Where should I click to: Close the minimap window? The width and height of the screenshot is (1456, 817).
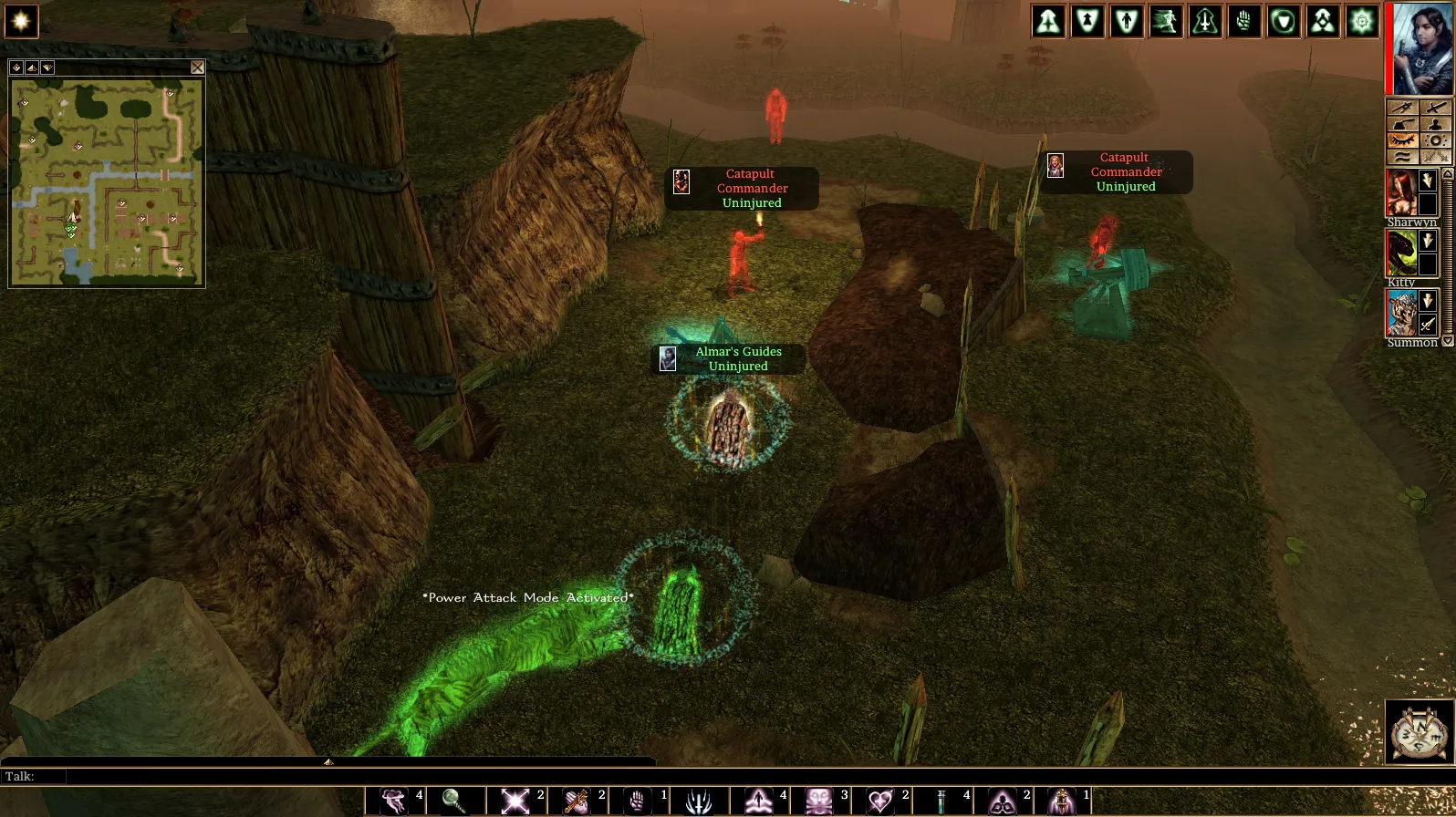click(197, 67)
